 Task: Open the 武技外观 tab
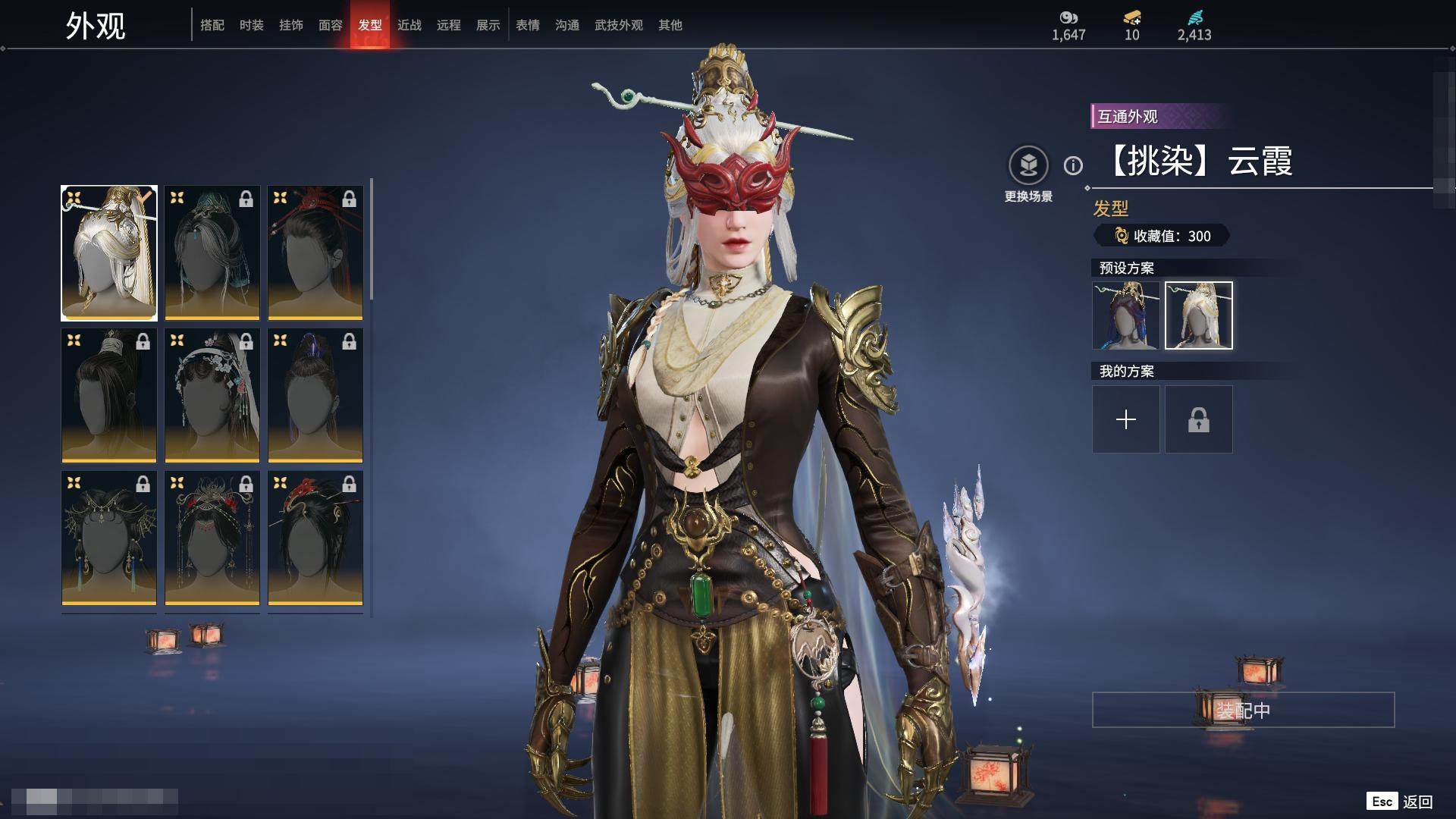(x=619, y=25)
